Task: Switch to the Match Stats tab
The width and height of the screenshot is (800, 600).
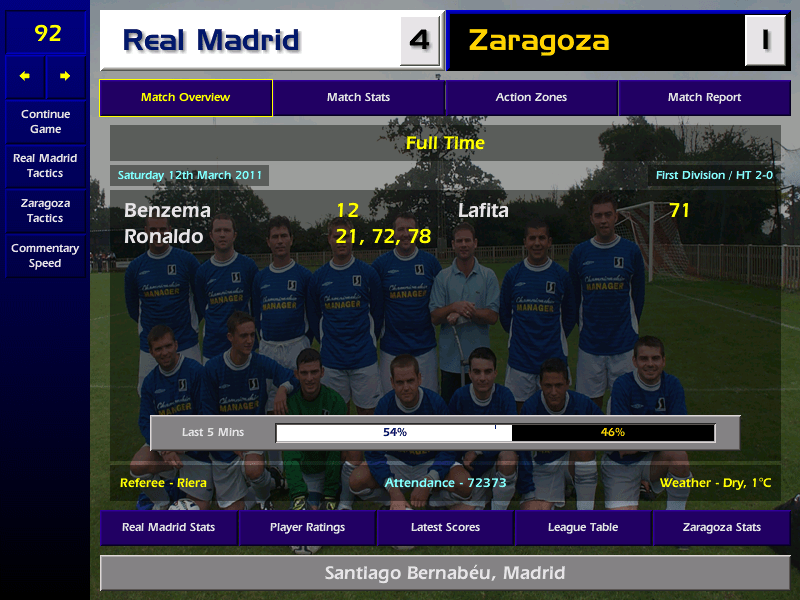Action: pos(359,98)
